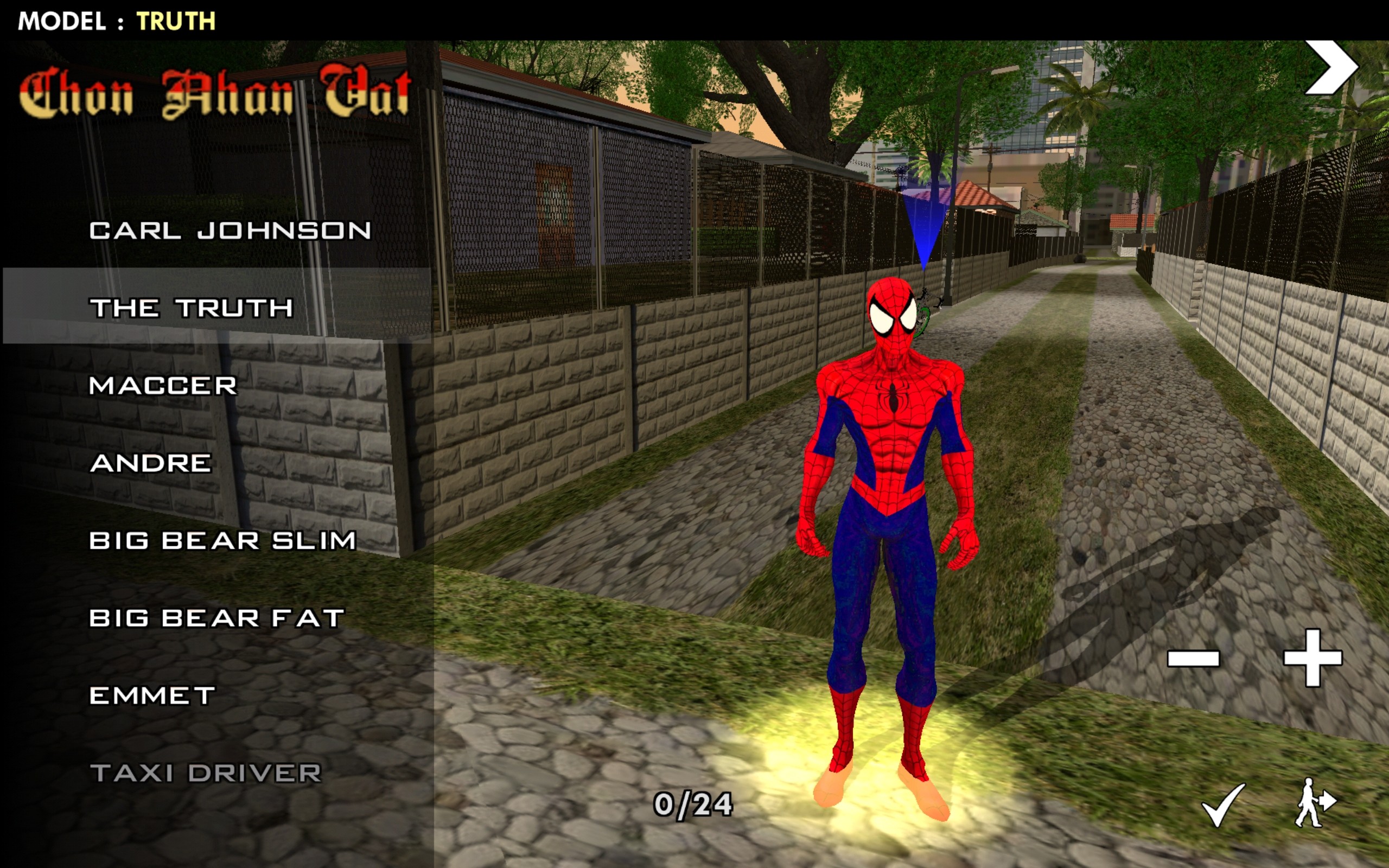
Task: Click the minus button
Action: 1193,658
